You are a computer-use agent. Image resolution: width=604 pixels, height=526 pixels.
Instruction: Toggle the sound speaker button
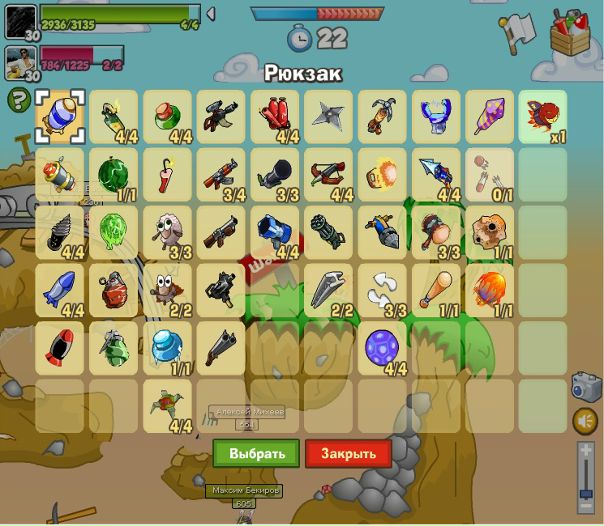(x=586, y=421)
